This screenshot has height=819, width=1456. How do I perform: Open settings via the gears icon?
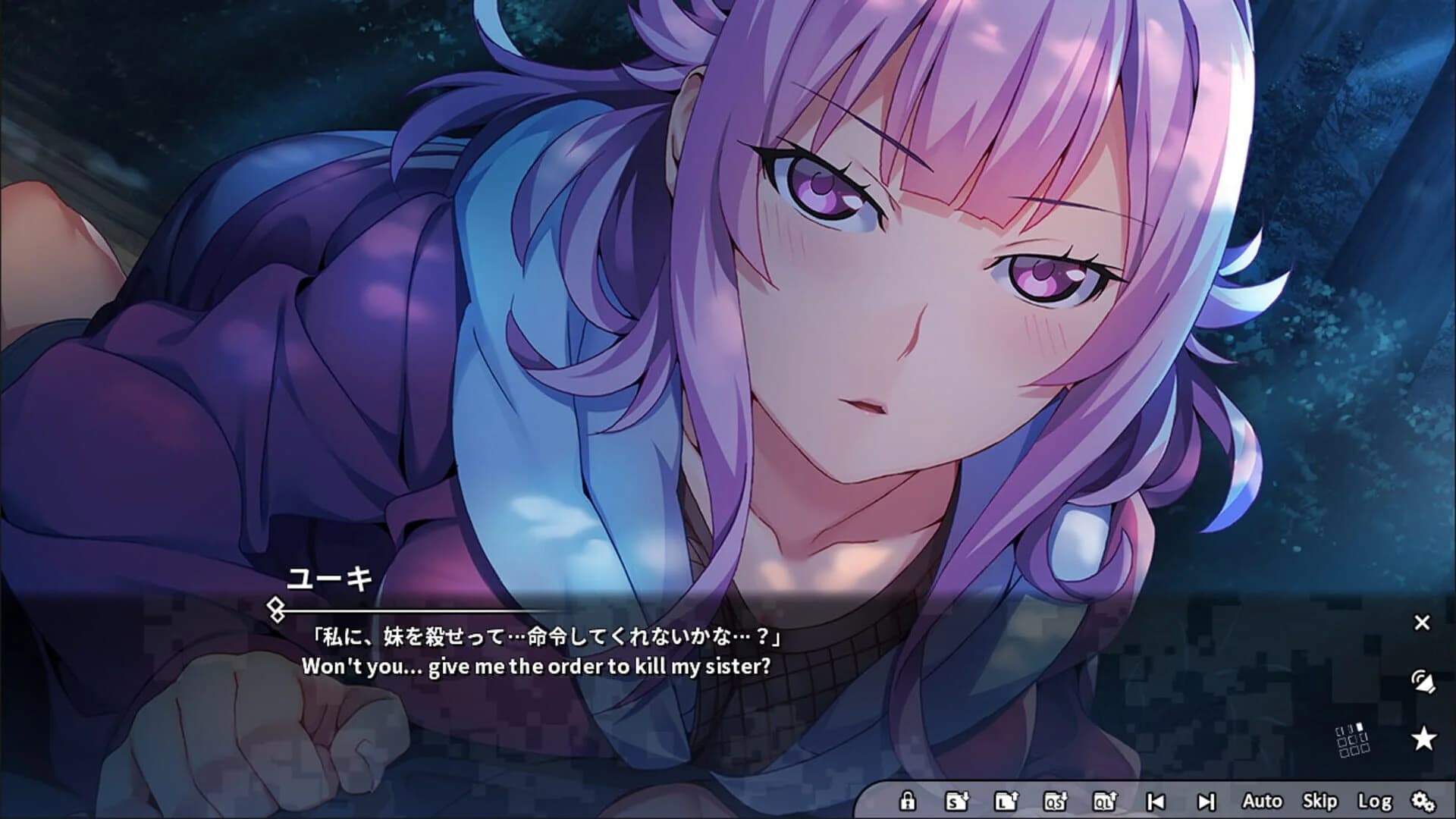pyautogui.click(x=1426, y=800)
